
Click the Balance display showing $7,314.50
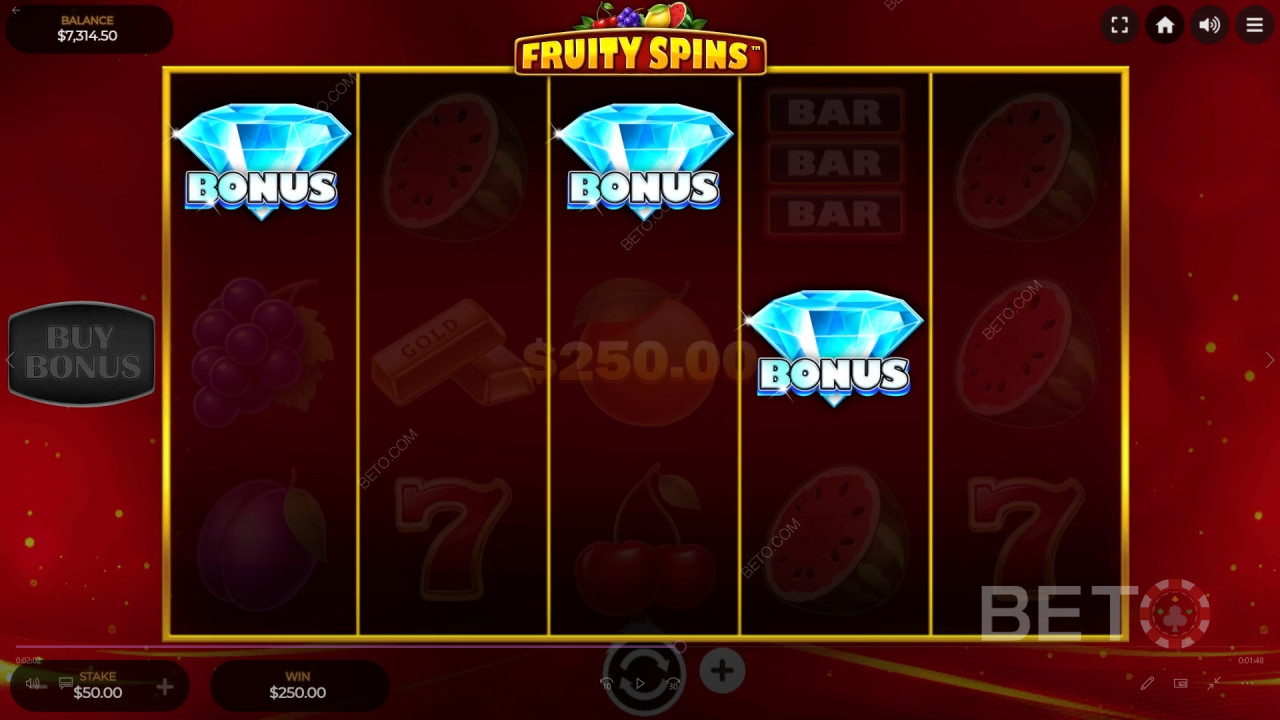tap(88, 28)
